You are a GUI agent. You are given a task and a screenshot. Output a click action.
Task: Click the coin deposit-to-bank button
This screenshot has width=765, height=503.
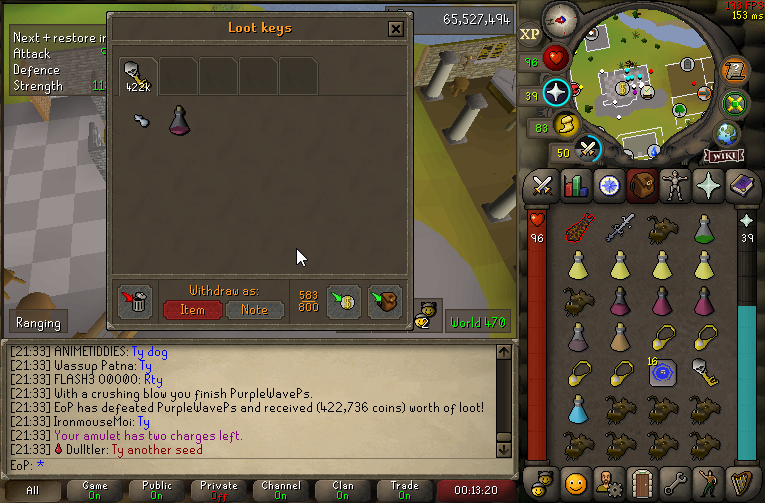click(x=344, y=301)
